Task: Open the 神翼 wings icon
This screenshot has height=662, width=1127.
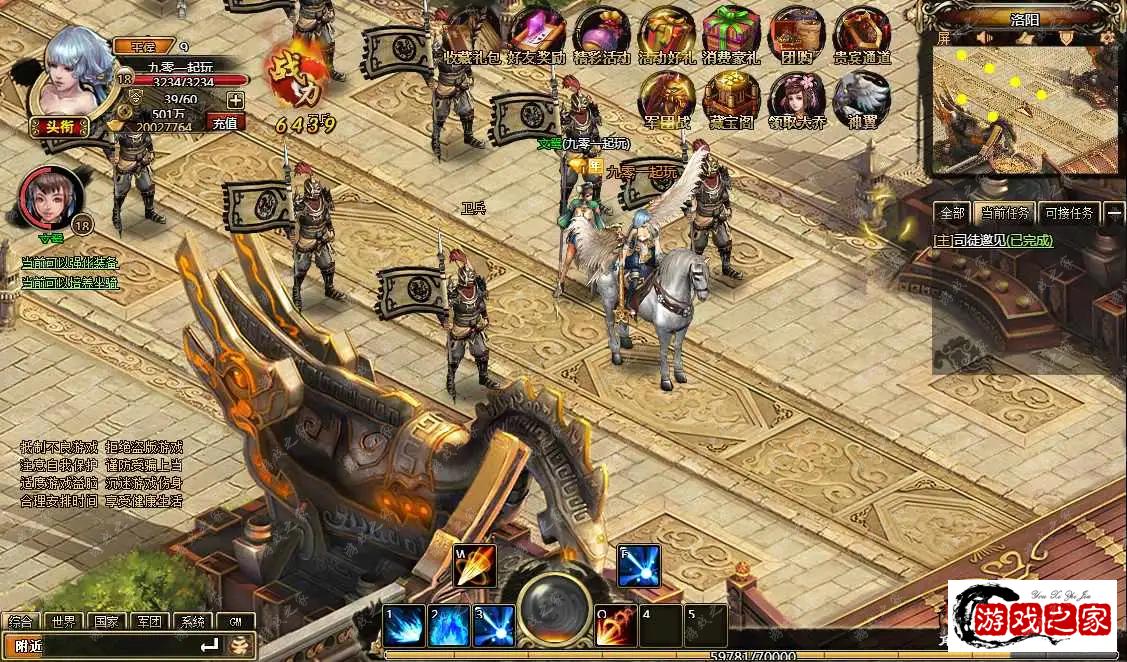Action: pos(862,100)
